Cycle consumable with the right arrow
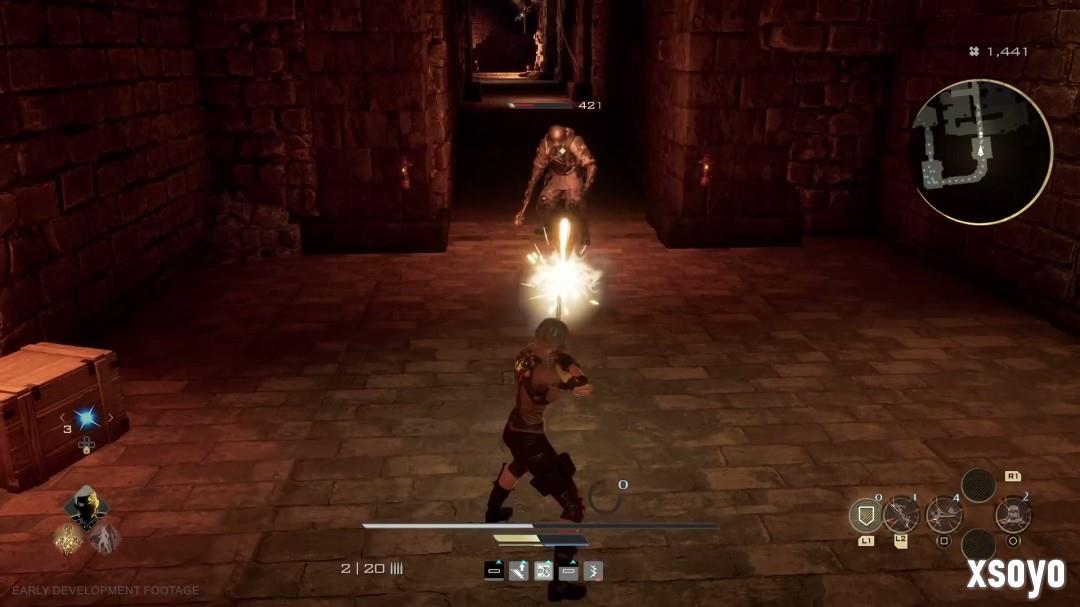The image size is (1080, 607). coord(111,417)
